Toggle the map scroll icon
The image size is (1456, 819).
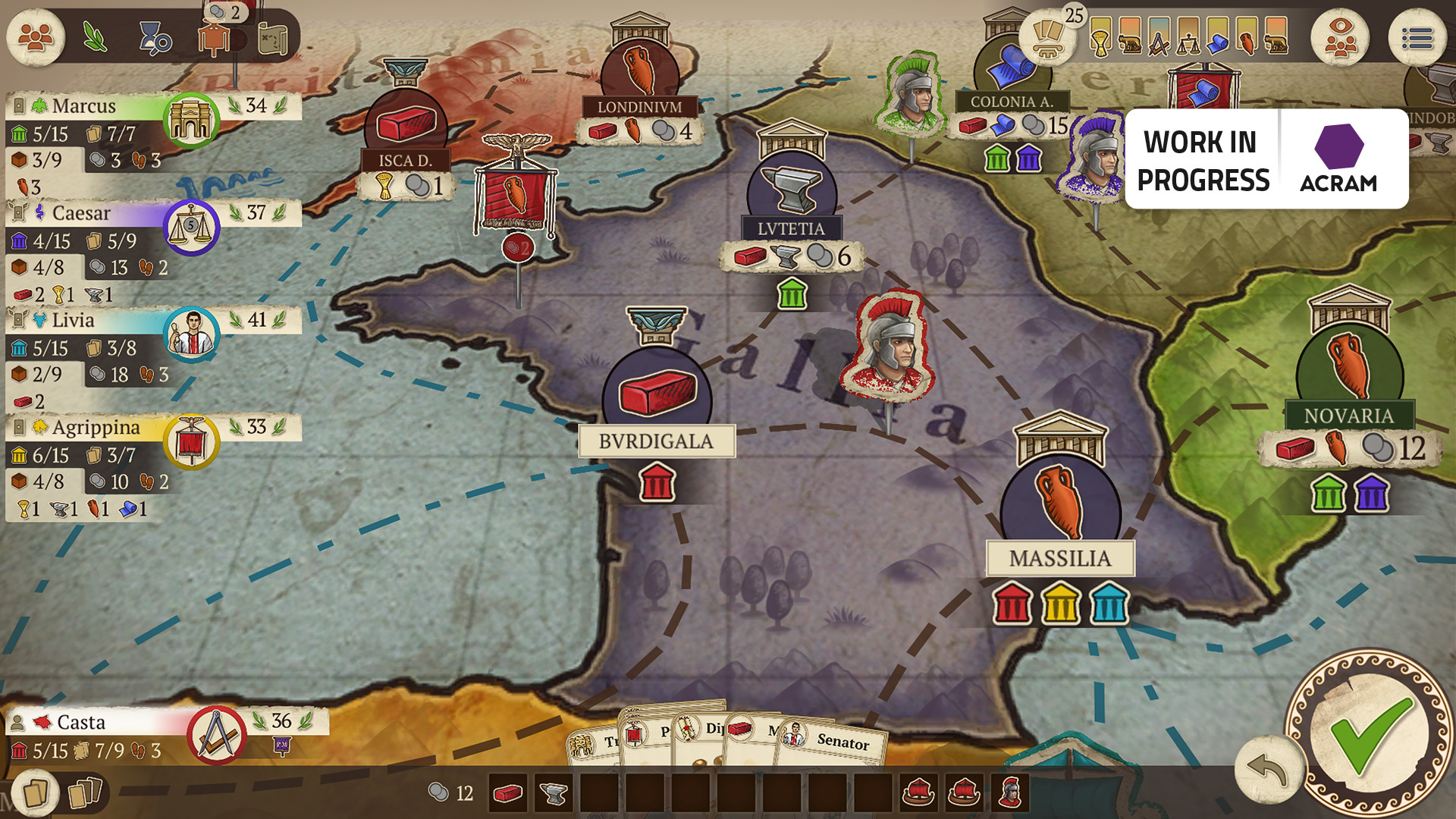tap(272, 39)
